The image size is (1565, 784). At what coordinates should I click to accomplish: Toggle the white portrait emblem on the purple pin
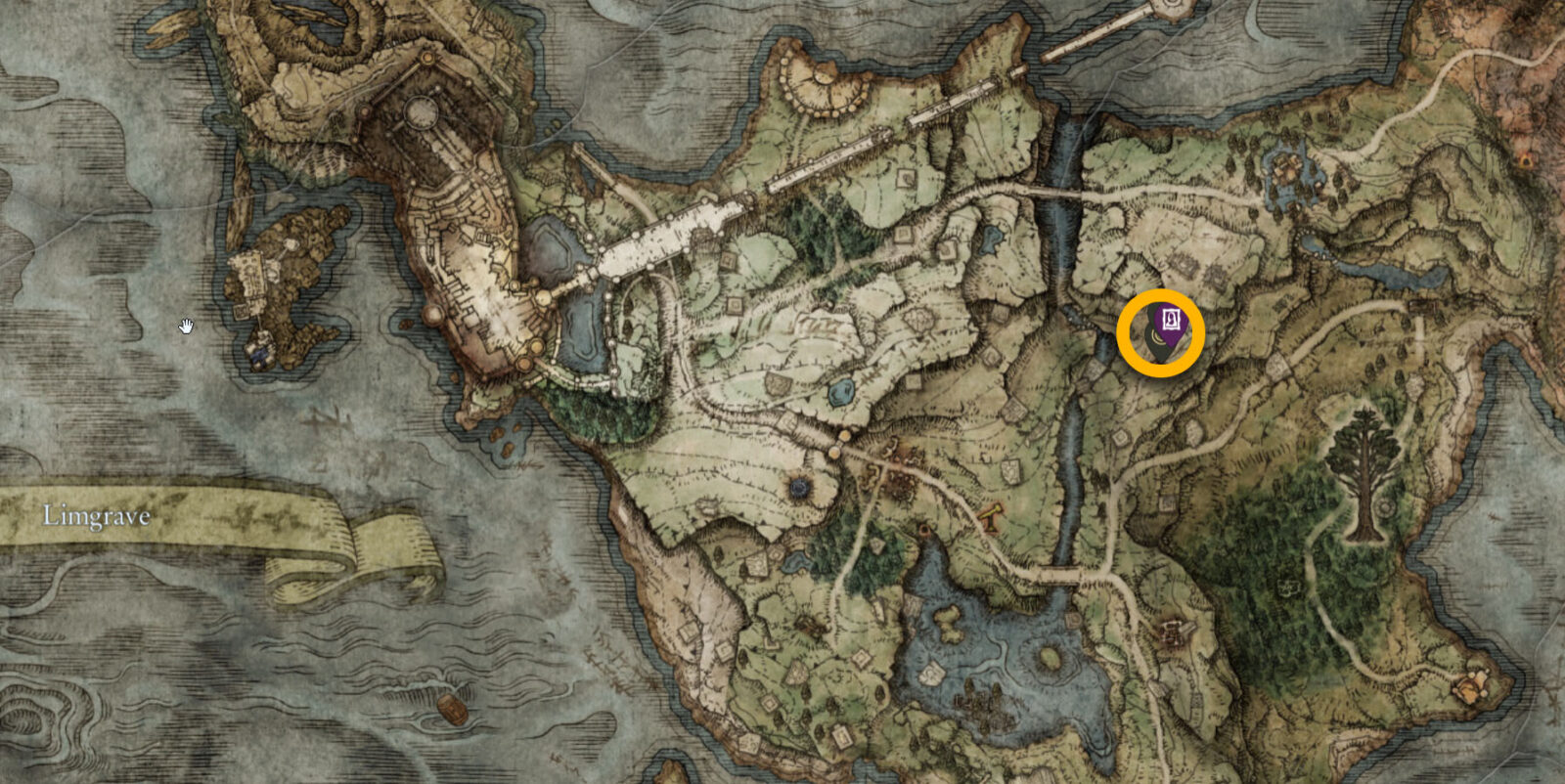tap(1173, 318)
